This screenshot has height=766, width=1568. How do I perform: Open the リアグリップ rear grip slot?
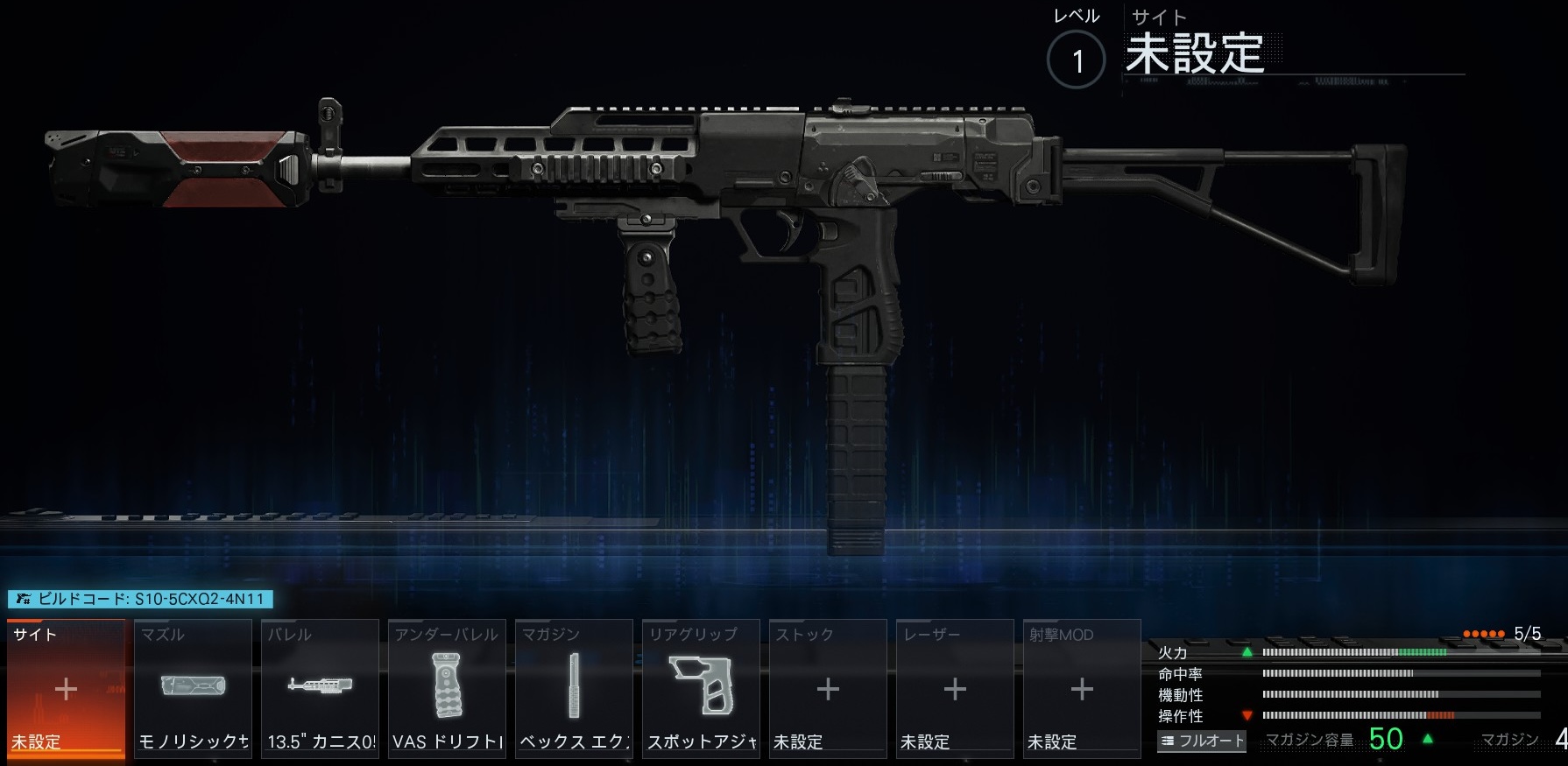[701, 688]
